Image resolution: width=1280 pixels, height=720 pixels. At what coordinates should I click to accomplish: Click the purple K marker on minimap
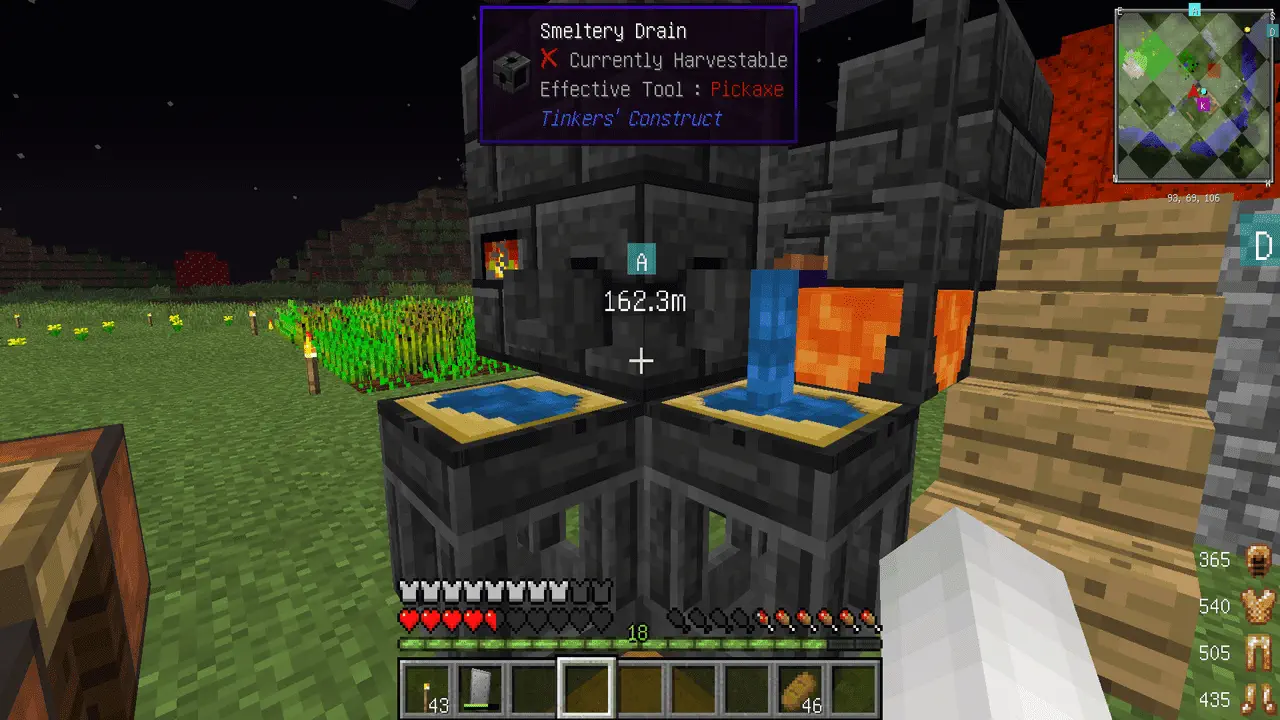(1203, 104)
